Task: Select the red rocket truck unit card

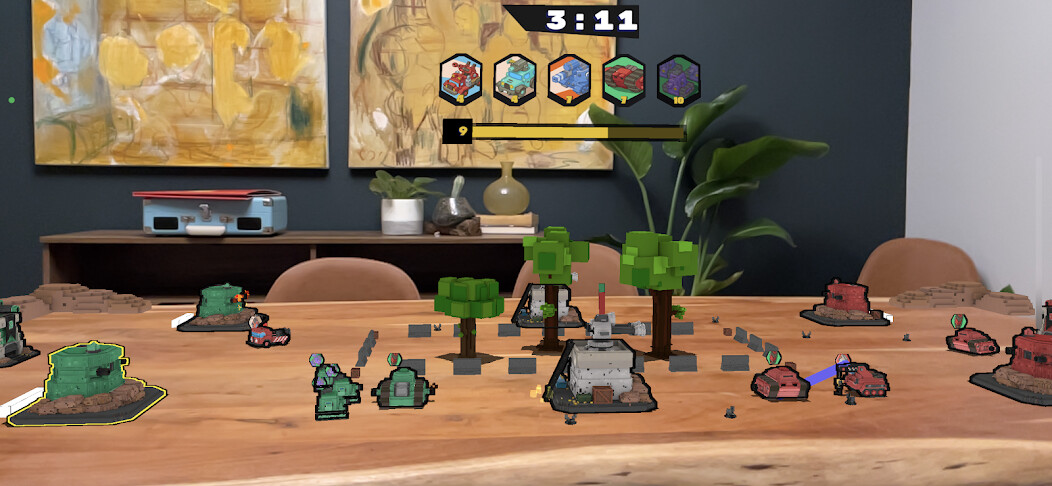Action: (x=462, y=78)
